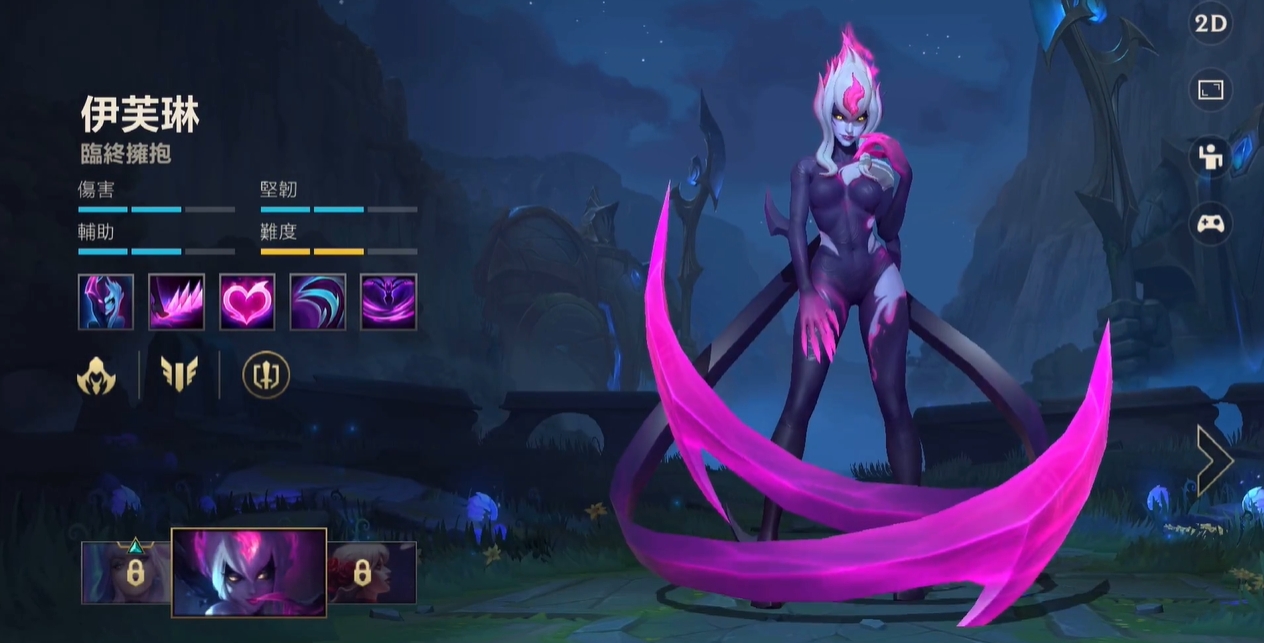This screenshot has width=1264, height=643.
Task: Switch to the 2D splash art view
Action: (x=1210, y=26)
